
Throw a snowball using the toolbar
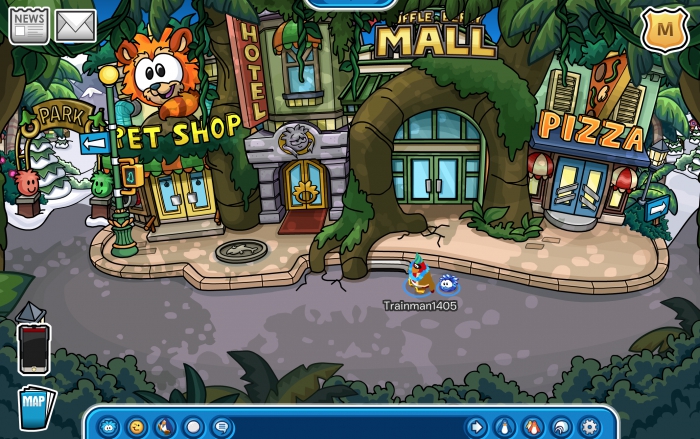tap(193, 427)
